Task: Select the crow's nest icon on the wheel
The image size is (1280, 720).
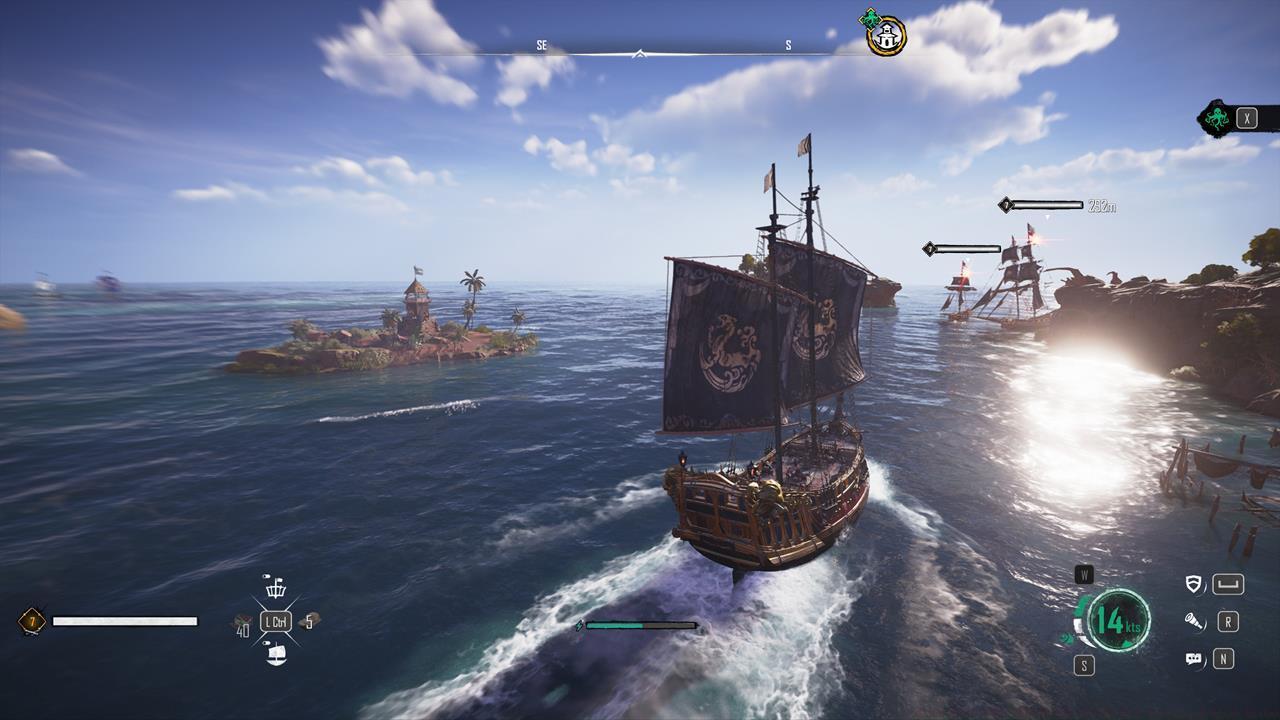Action: [x=274, y=586]
